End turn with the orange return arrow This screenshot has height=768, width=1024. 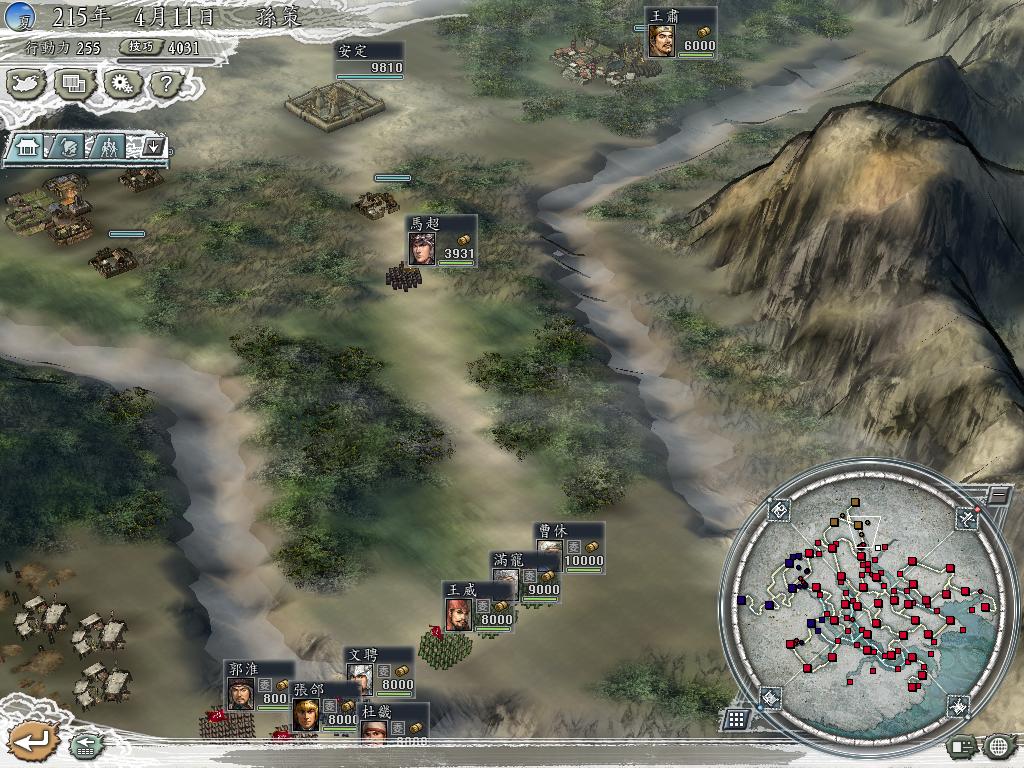pos(32,742)
